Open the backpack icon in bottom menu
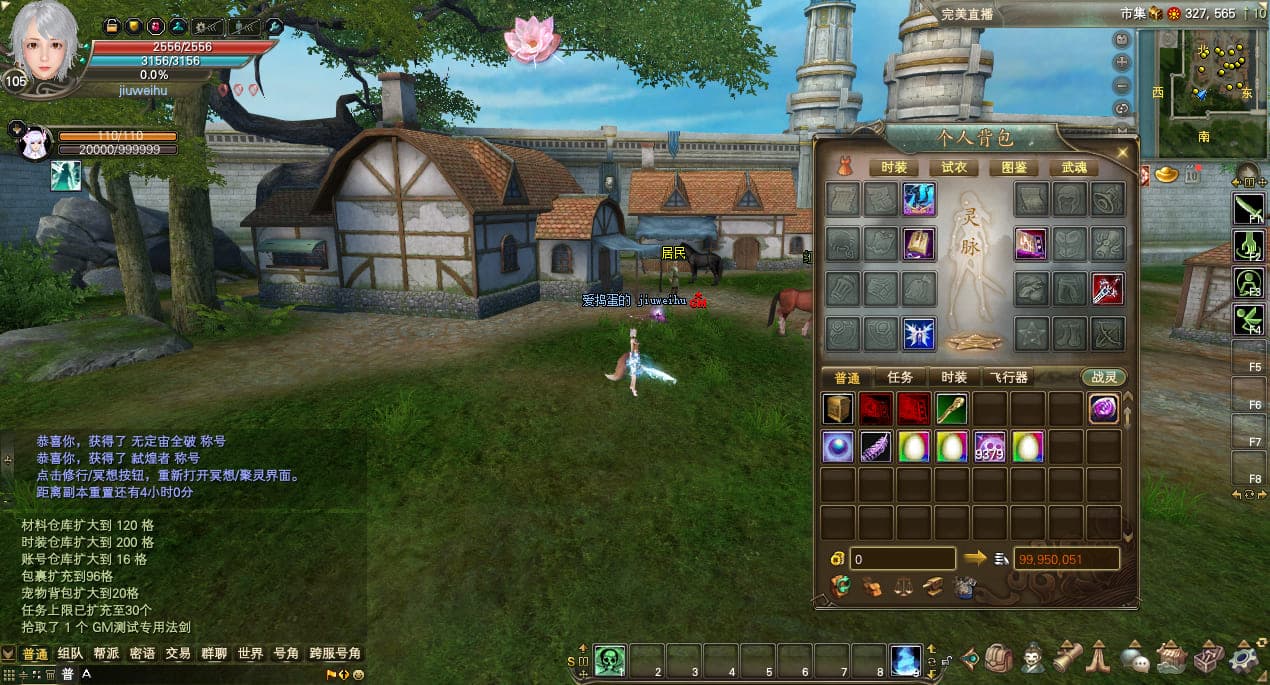Screen dimensions: 1270x685 (997, 659)
